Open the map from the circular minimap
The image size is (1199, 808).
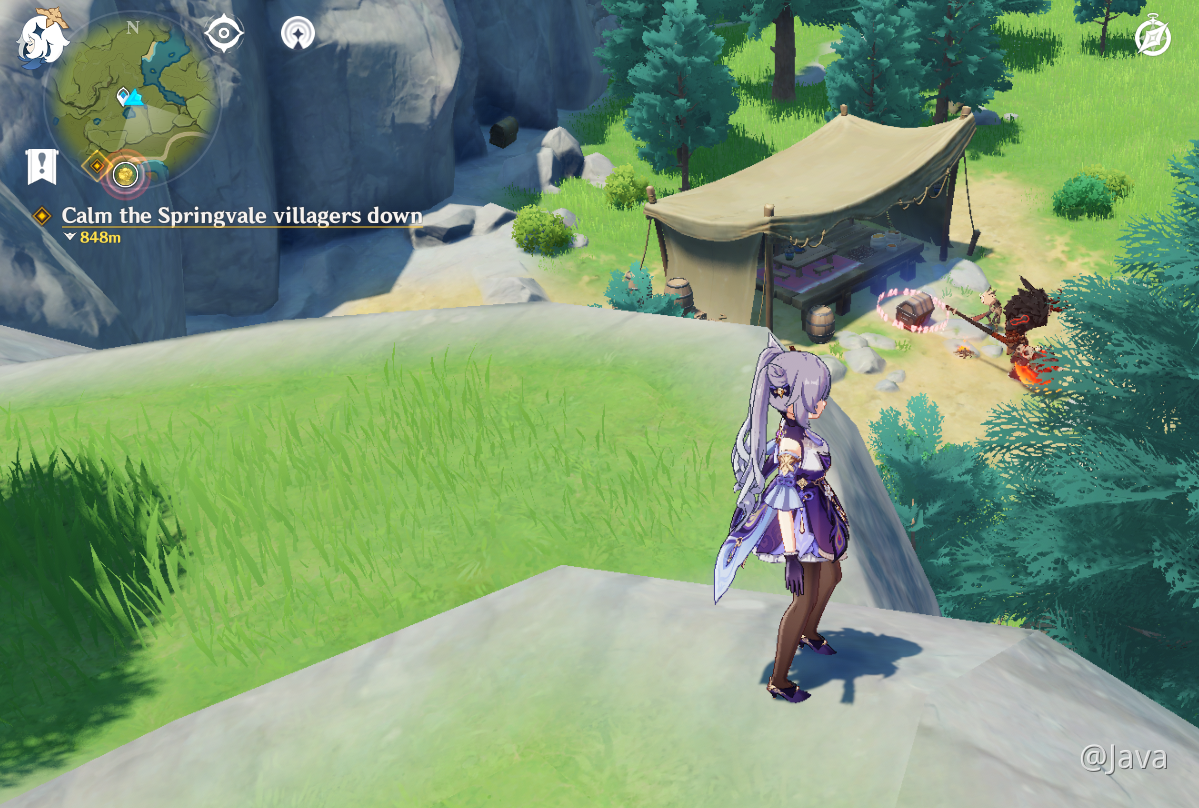click(x=133, y=96)
